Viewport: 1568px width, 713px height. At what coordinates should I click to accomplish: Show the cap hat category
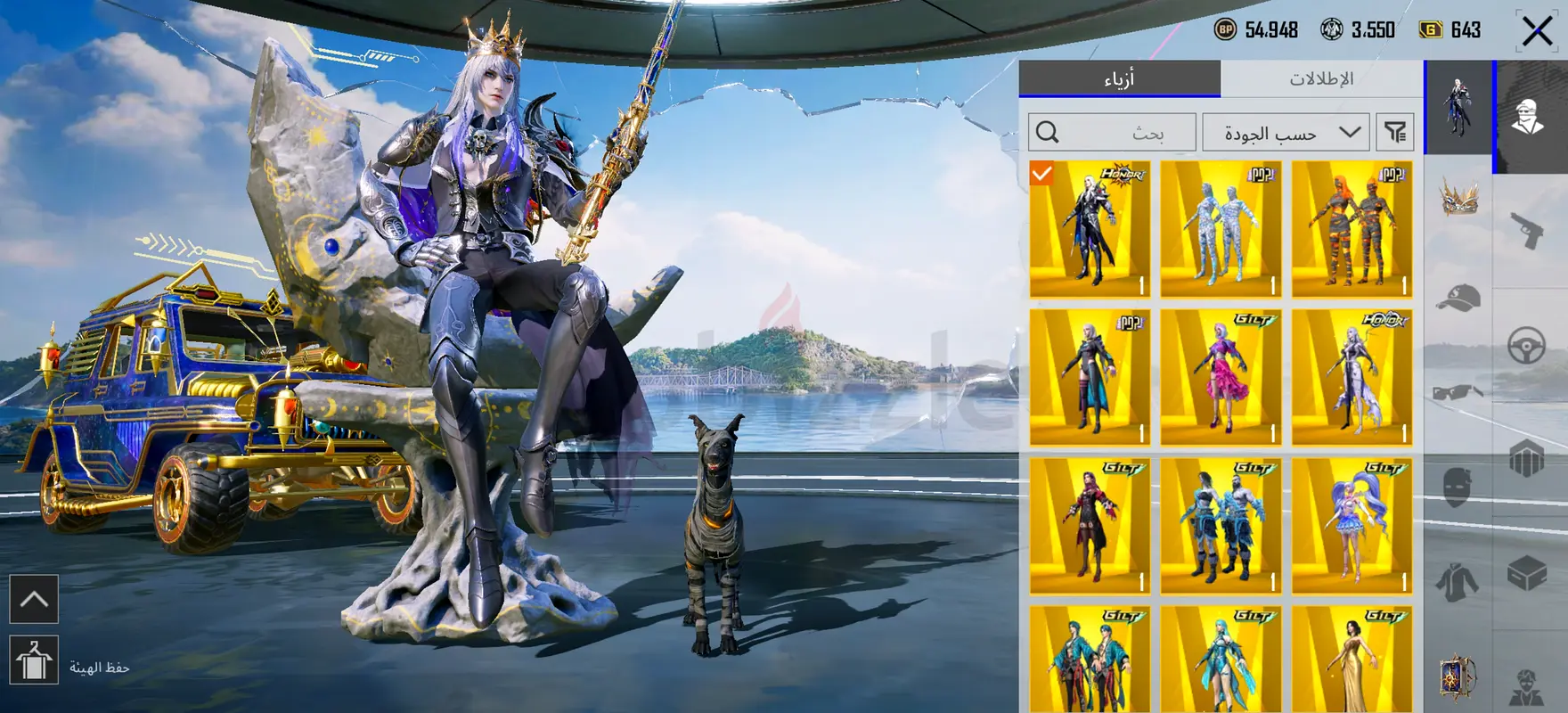pos(1458,298)
